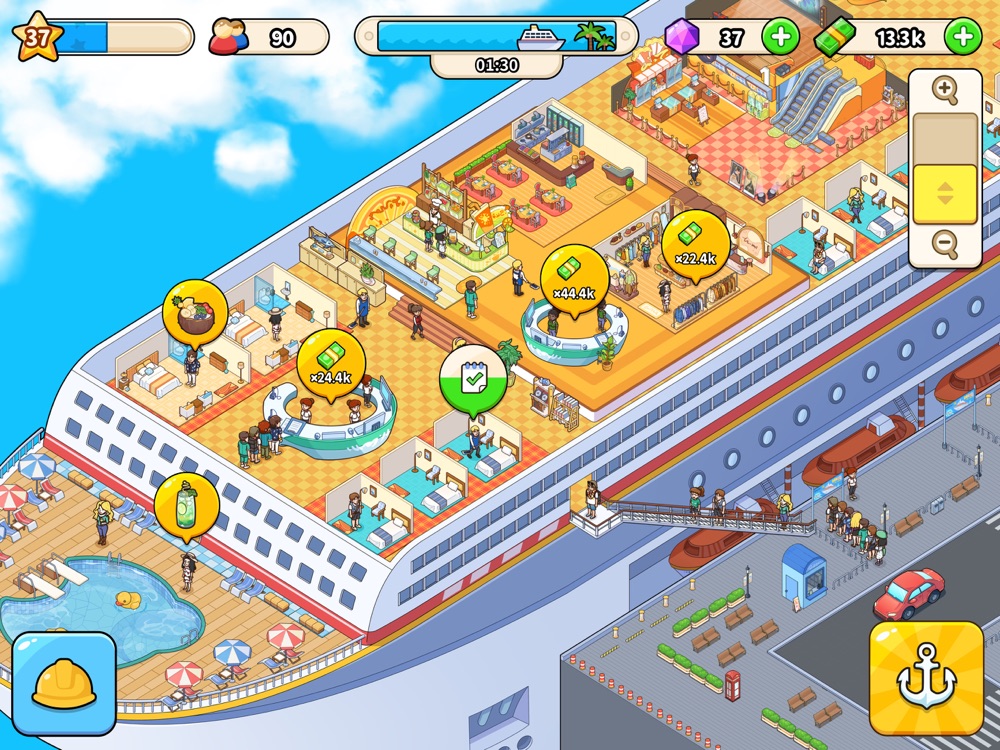The height and width of the screenshot is (750, 1000).
Task: Collect the x44.4k cash bubble
Action: pos(574,278)
